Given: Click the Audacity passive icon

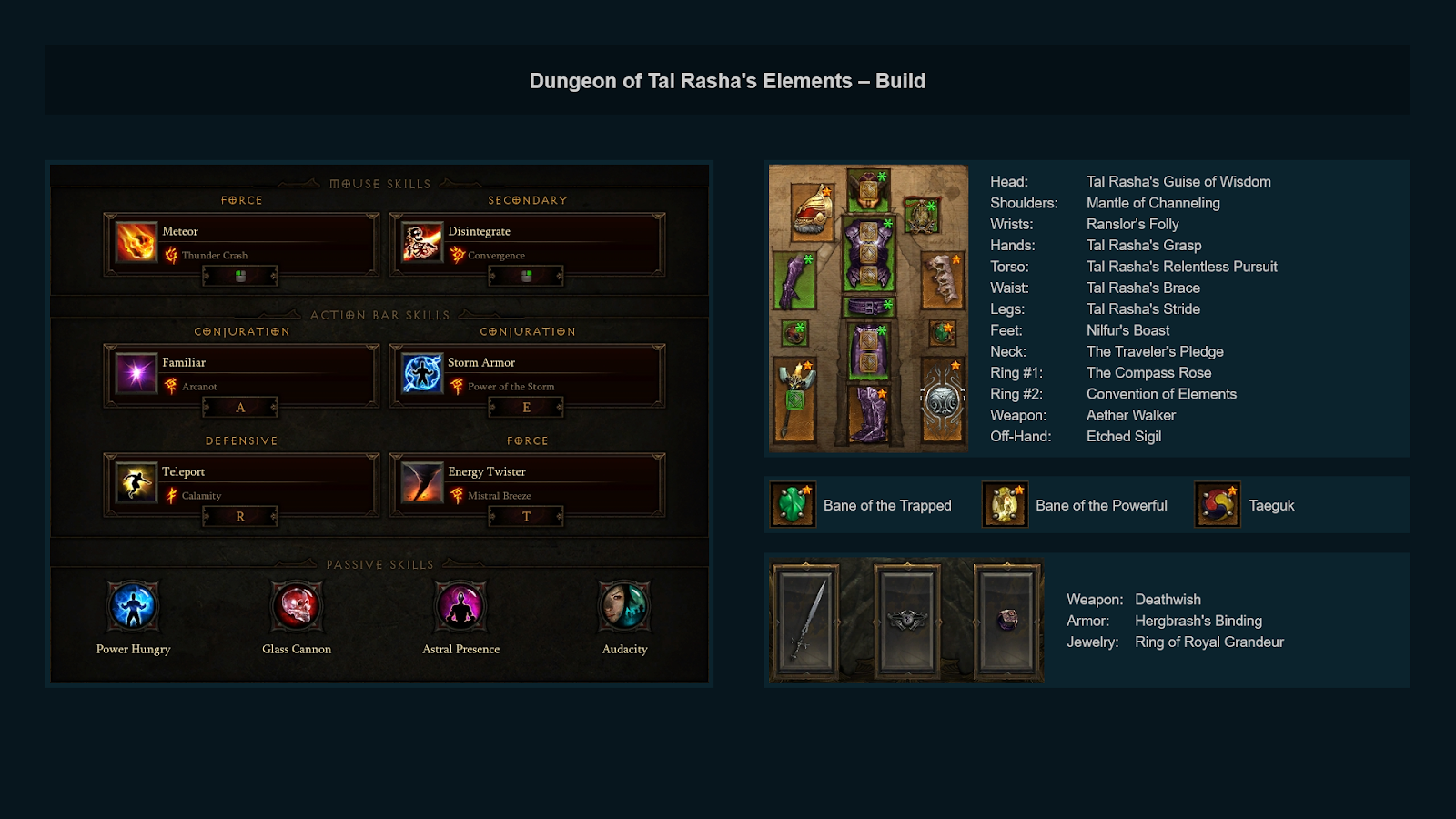Looking at the screenshot, I should 623,605.
